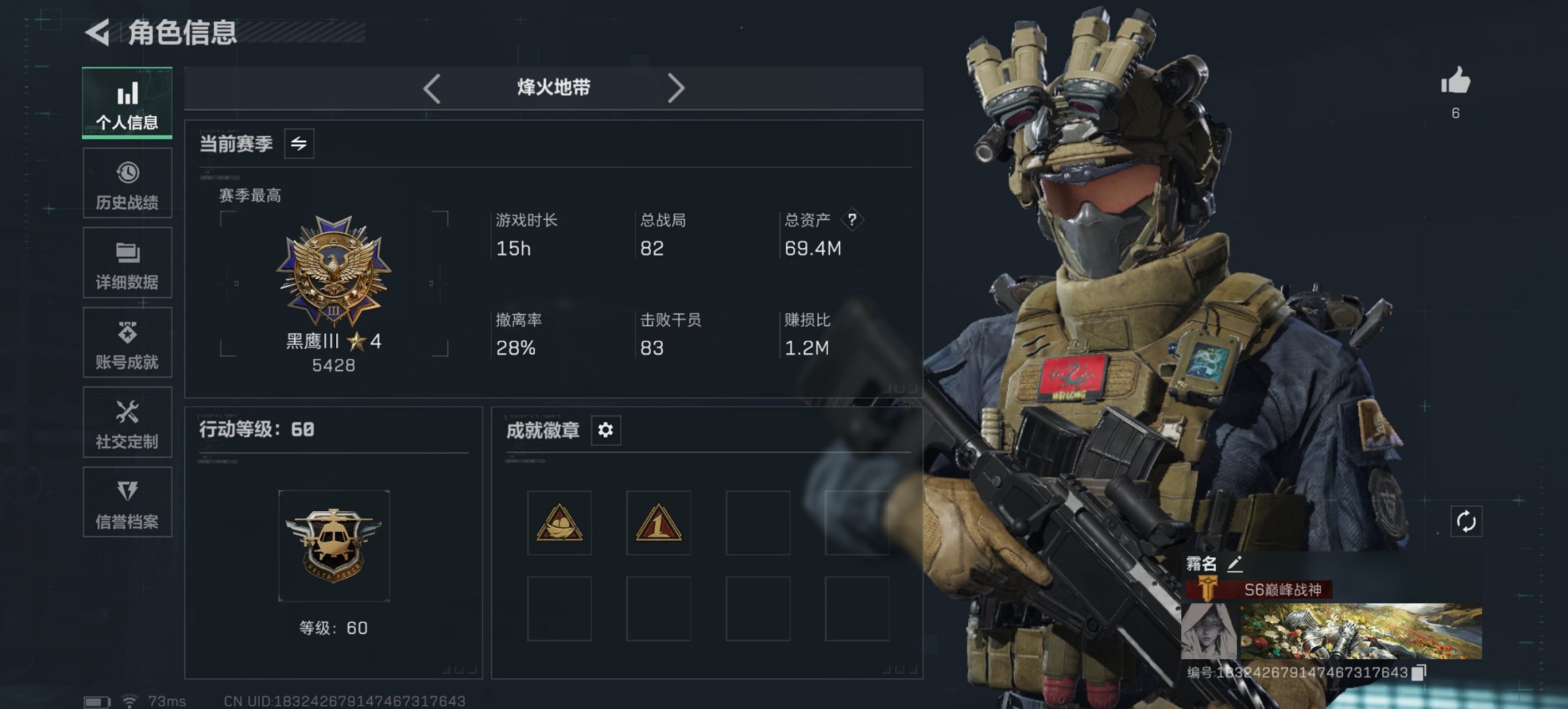Viewport: 1568px width, 709px height.
Task: Switch game mode with the left arrow
Action: 430,88
